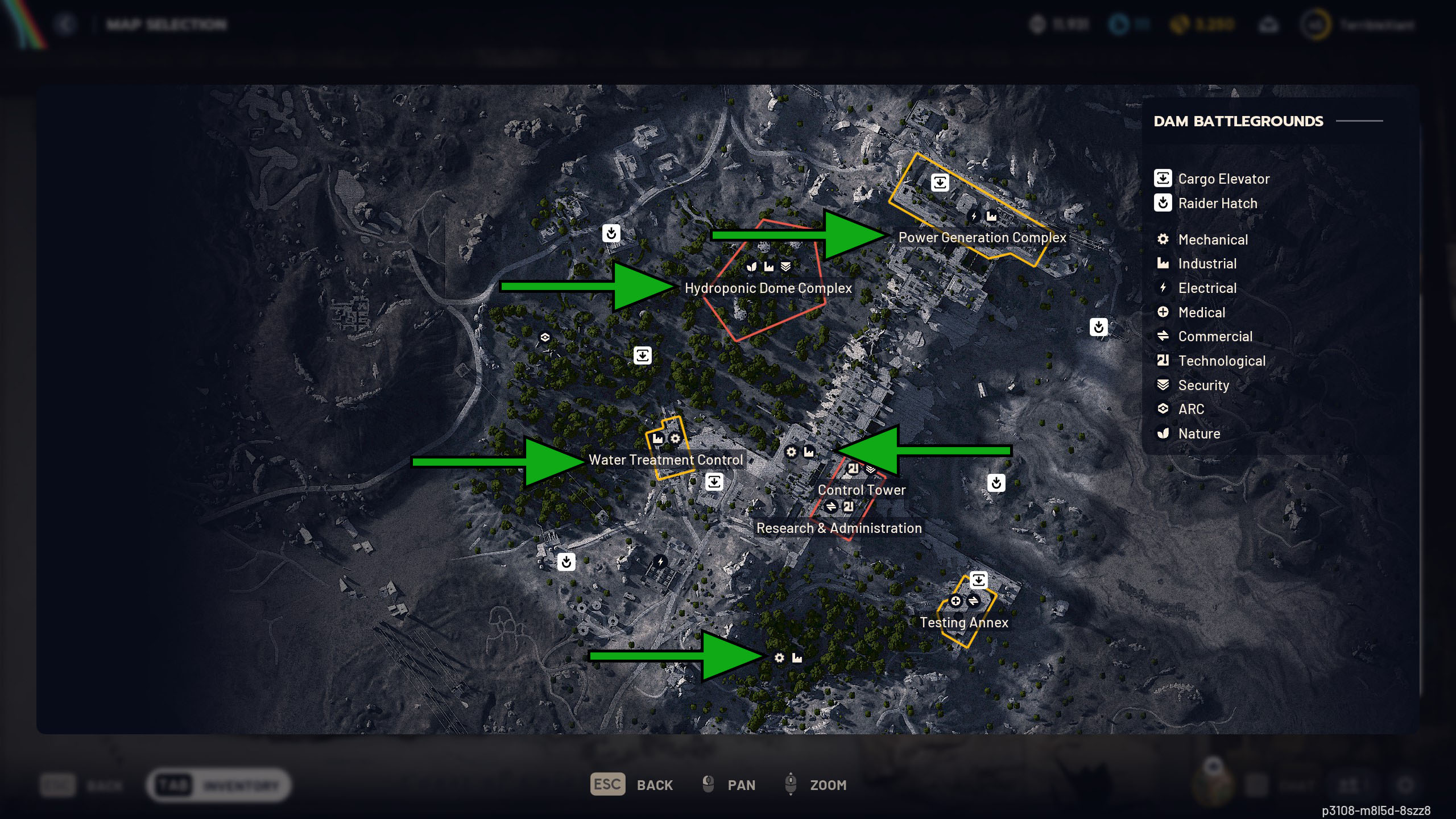
Task: Select the Mechanical legend entry
Action: click(1213, 239)
